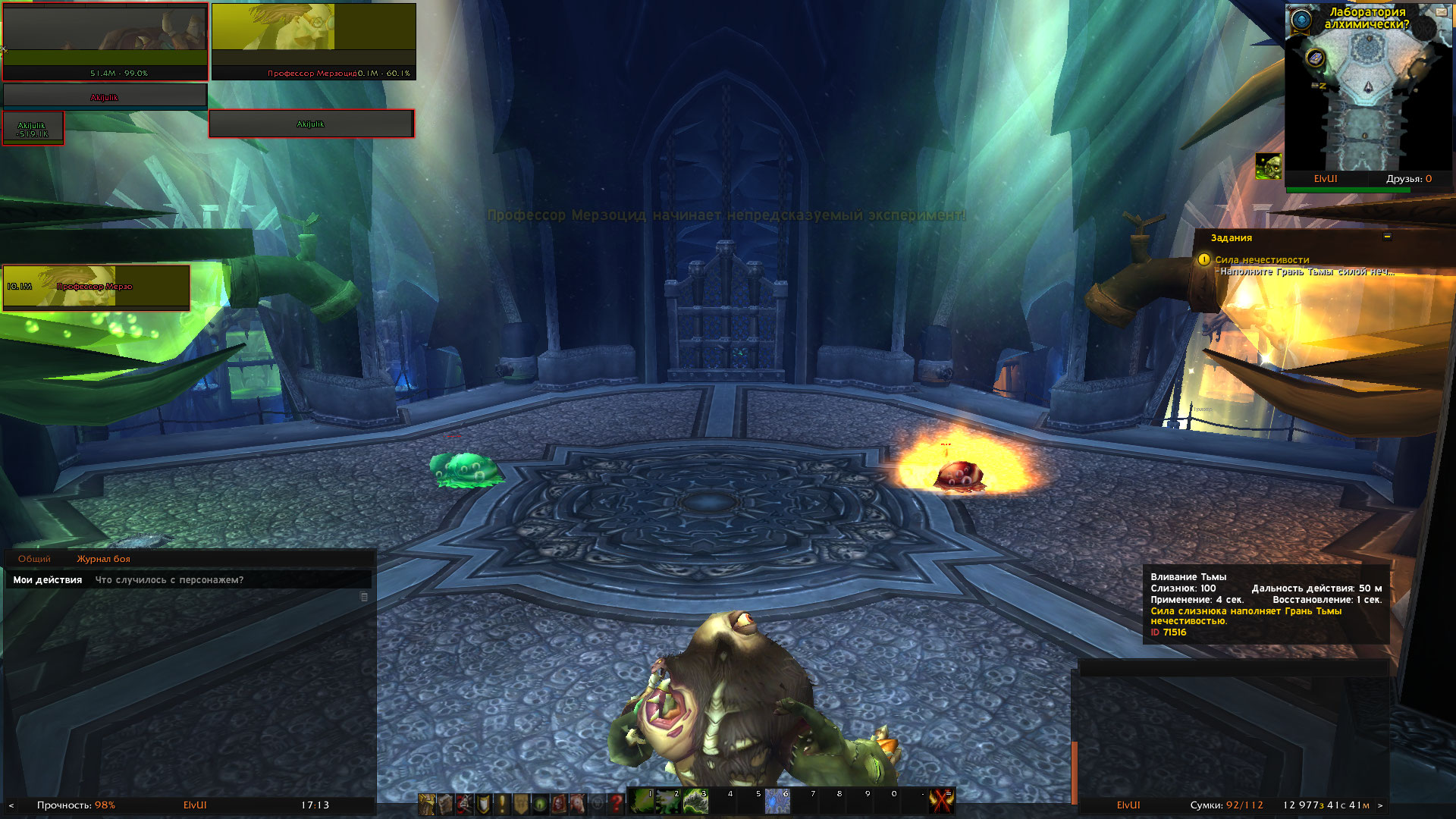Choose the 'Что случилось с персонажем?' filter
The height and width of the screenshot is (819, 1456).
click(169, 580)
